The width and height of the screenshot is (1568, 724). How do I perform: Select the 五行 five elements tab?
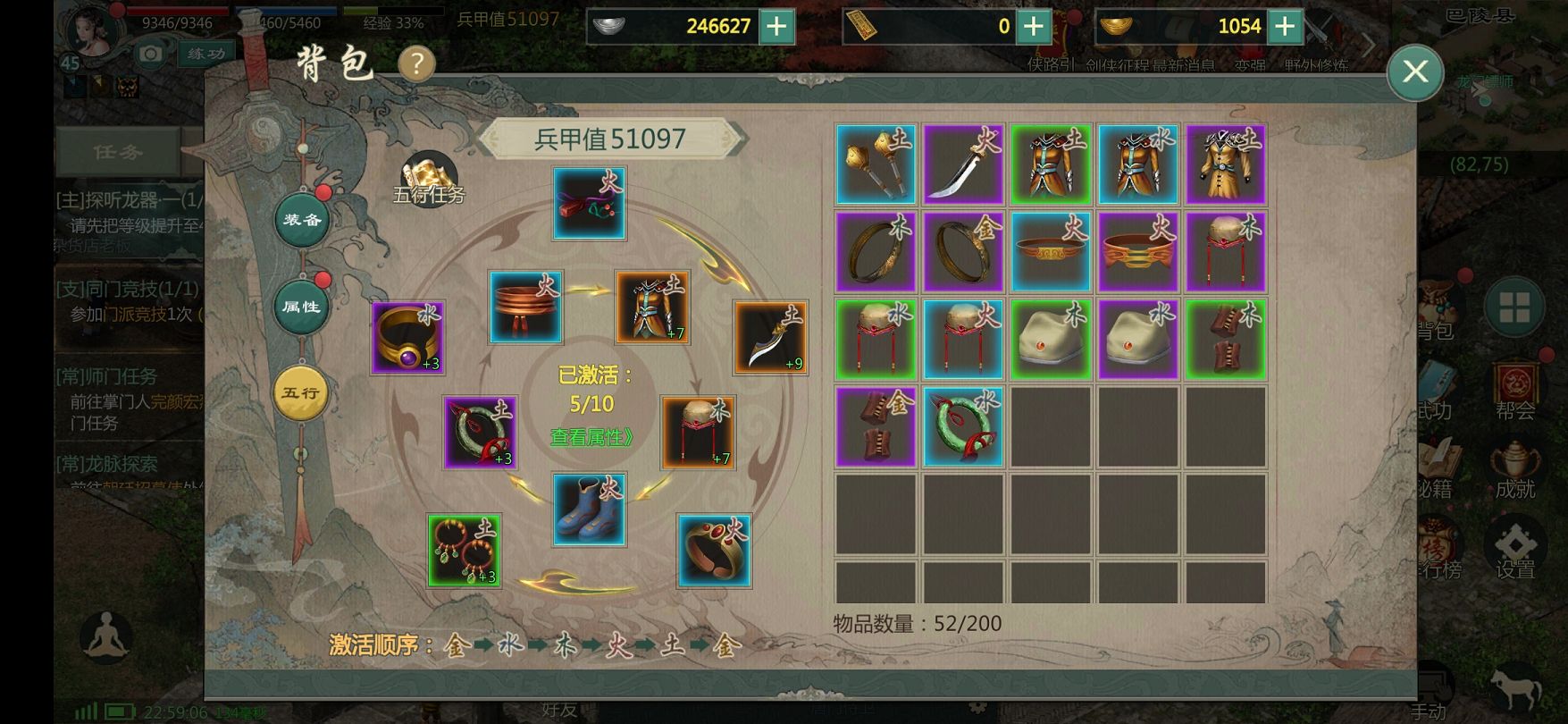point(301,392)
